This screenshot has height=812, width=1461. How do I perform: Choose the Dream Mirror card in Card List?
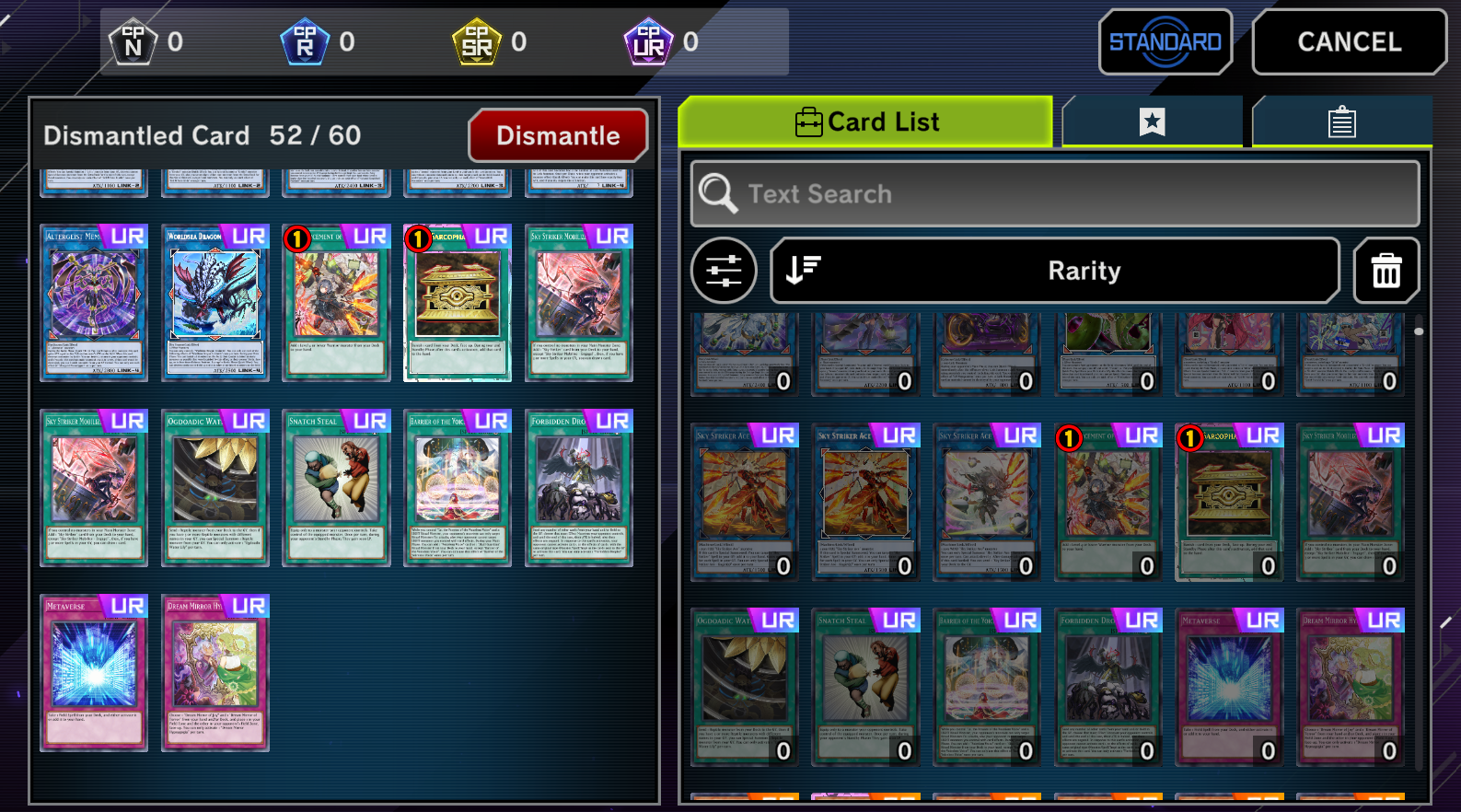click(x=1351, y=687)
